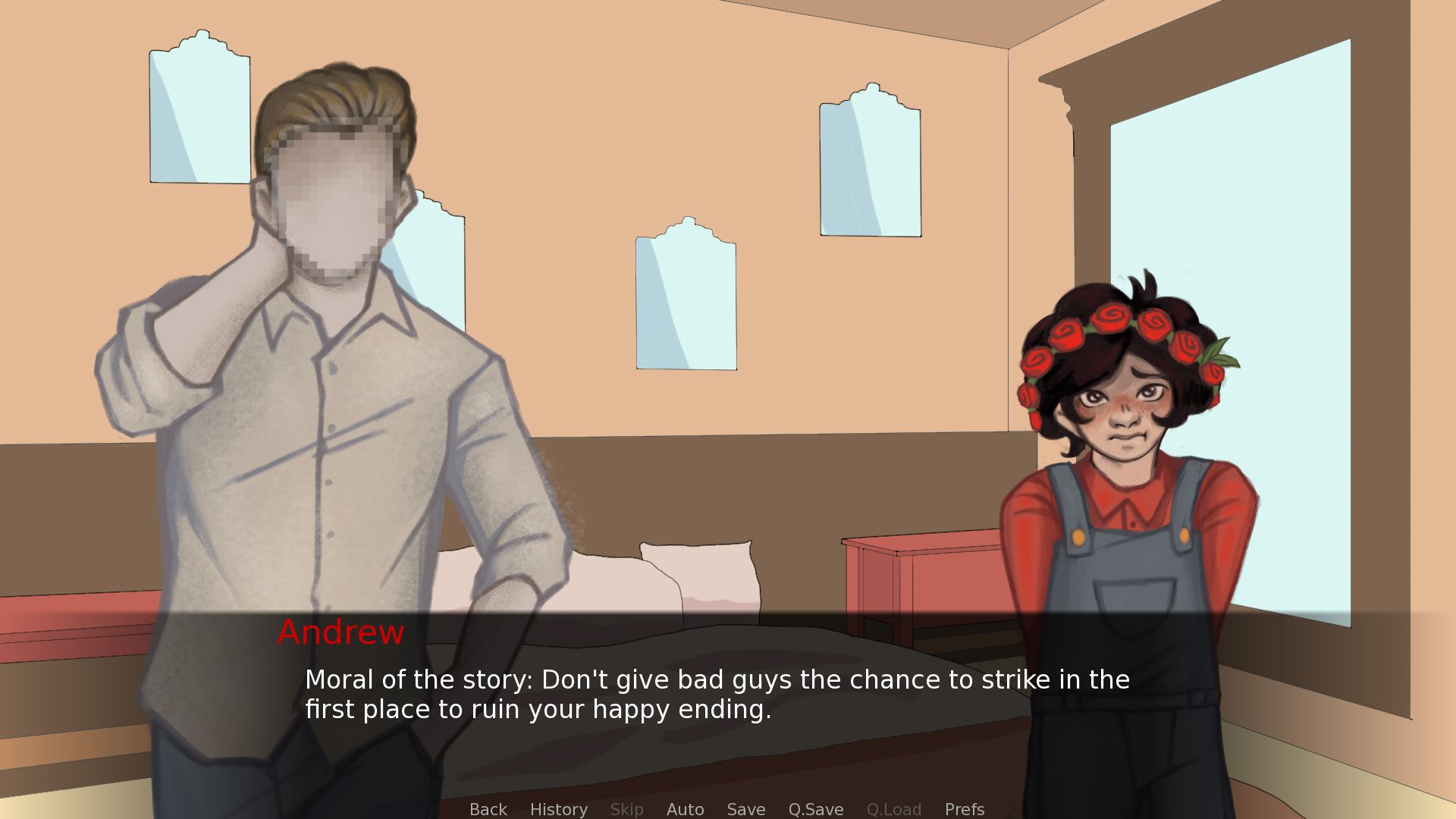Perform a Q.Save quick save
Image resolution: width=1456 pixels, height=819 pixels.
pyautogui.click(x=815, y=809)
